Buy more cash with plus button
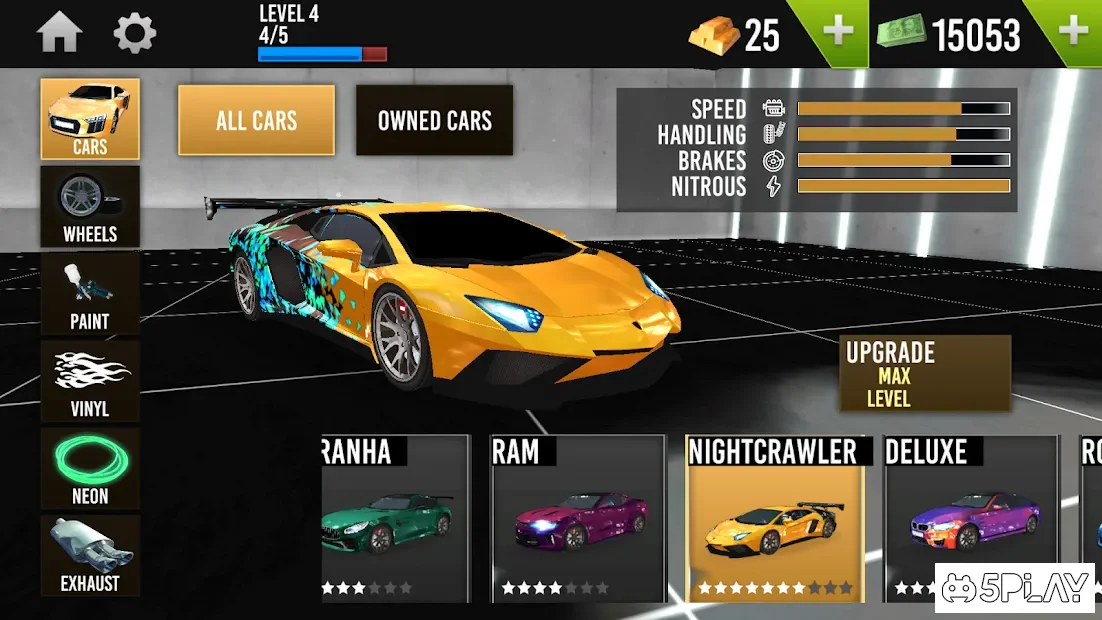1102x620 pixels. coord(1072,32)
